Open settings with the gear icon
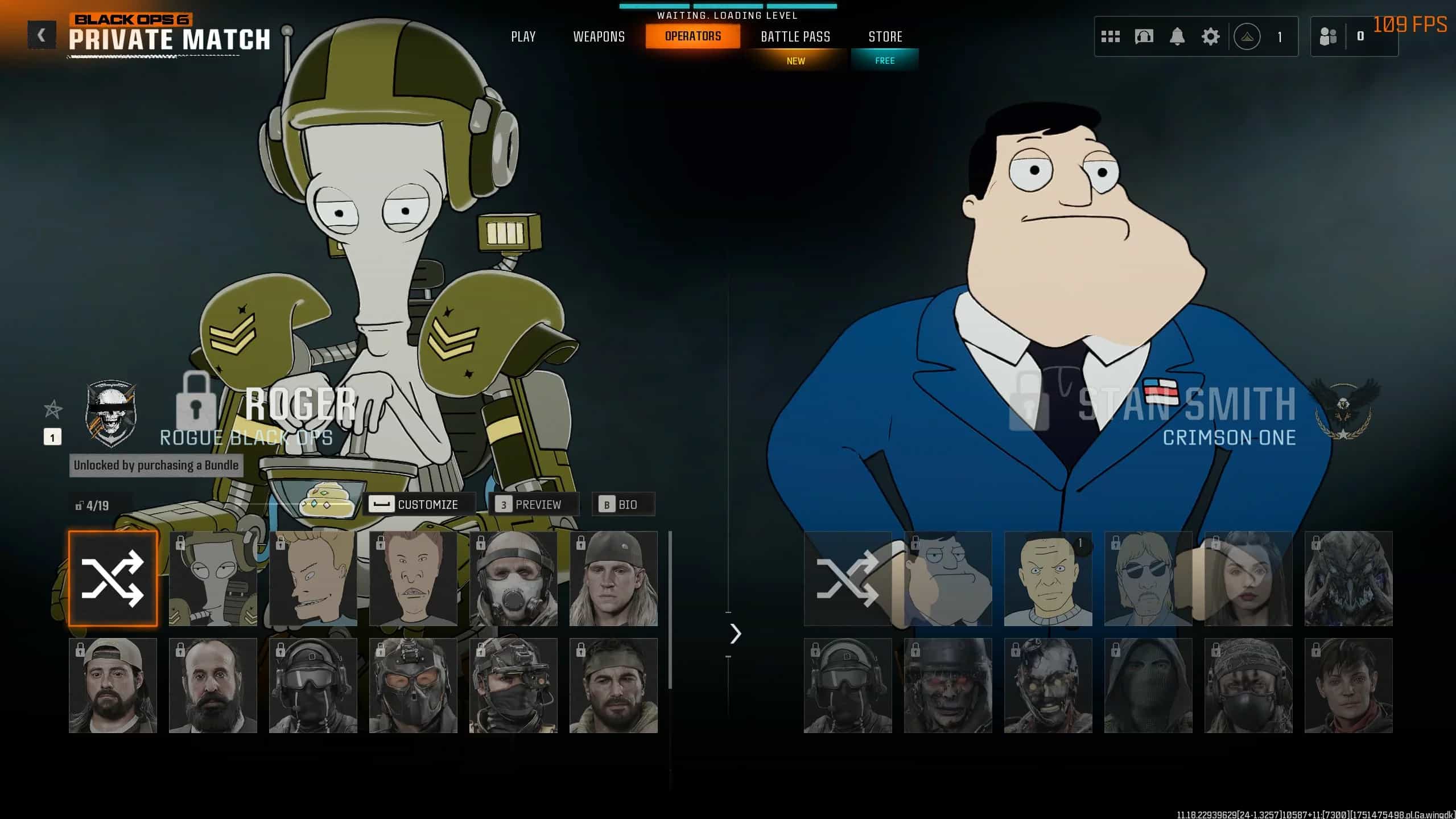Image resolution: width=1456 pixels, height=819 pixels. click(1211, 36)
